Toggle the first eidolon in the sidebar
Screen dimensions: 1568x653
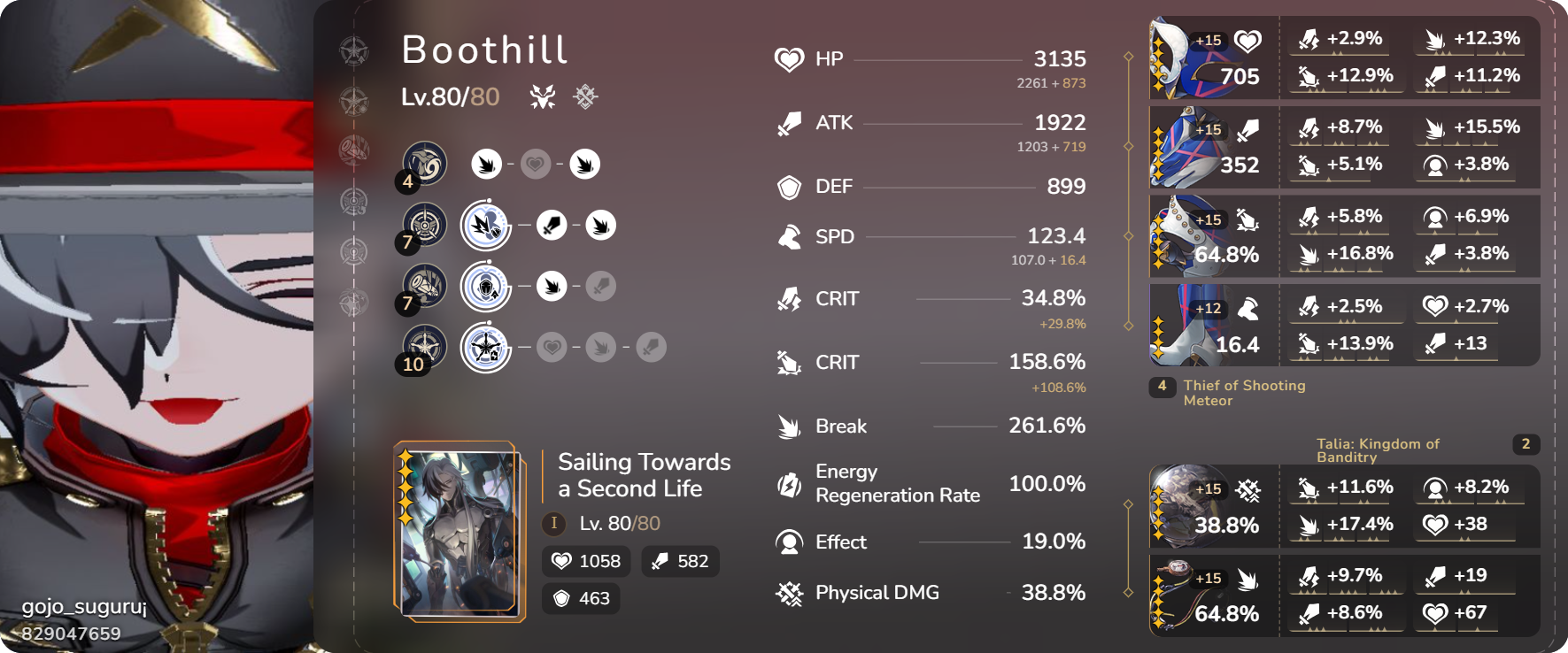point(354,50)
